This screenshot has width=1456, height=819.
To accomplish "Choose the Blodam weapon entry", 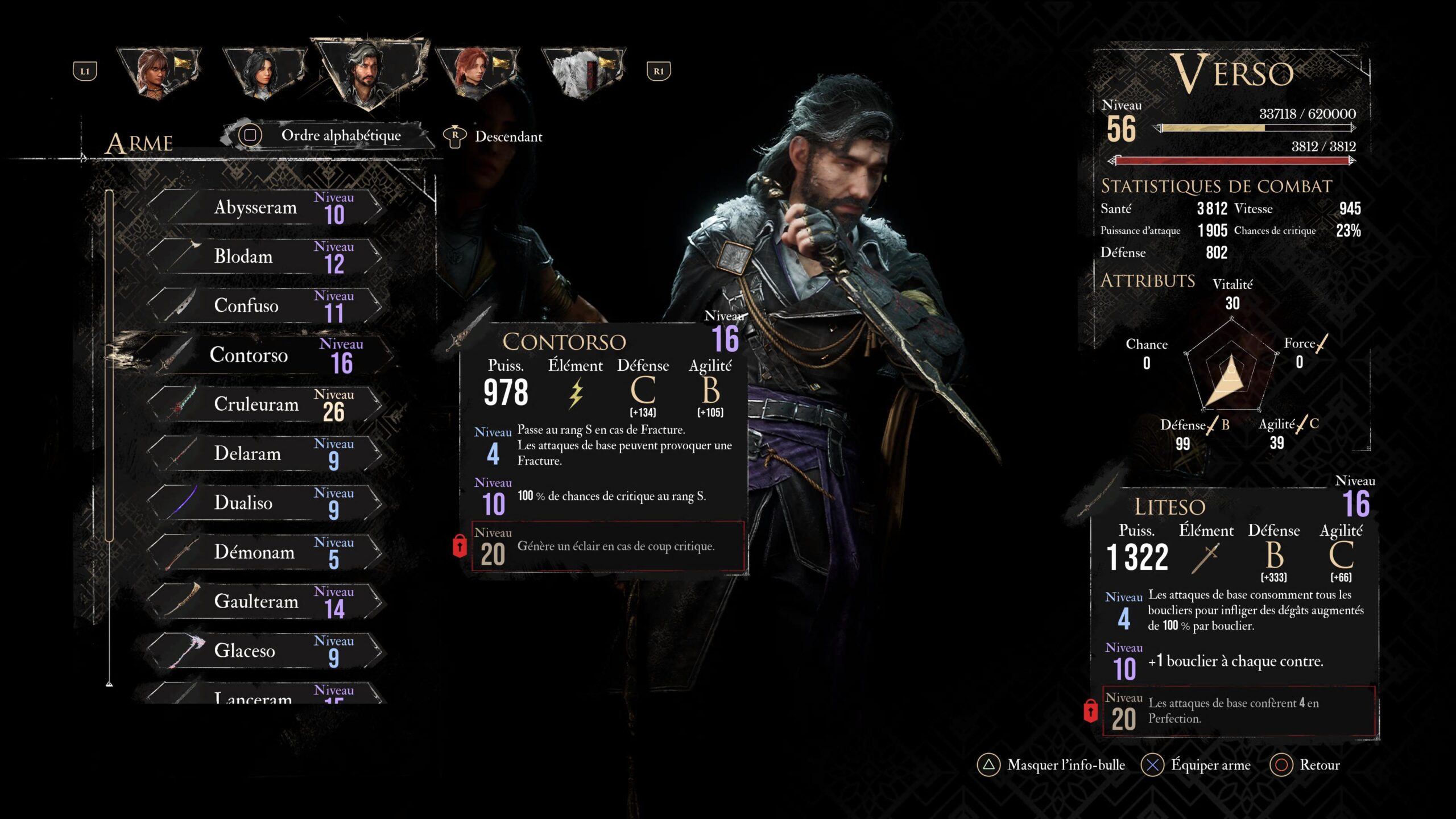I will pyautogui.click(x=264, y=257).
